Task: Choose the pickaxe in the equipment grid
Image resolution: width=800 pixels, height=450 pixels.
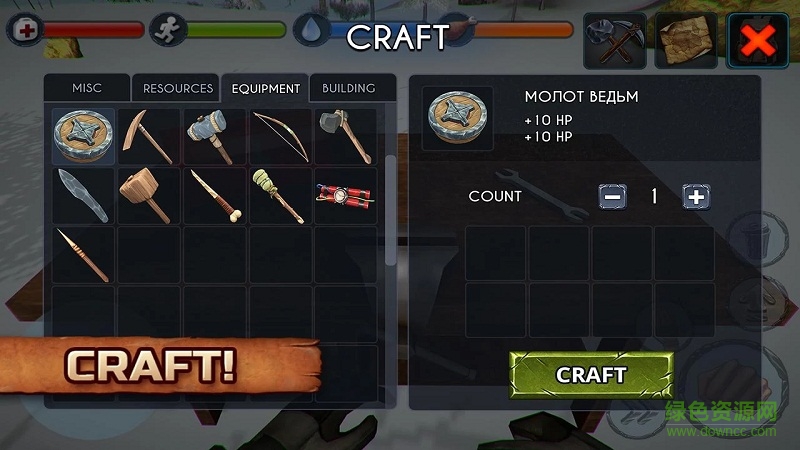Action: (148, 137)
